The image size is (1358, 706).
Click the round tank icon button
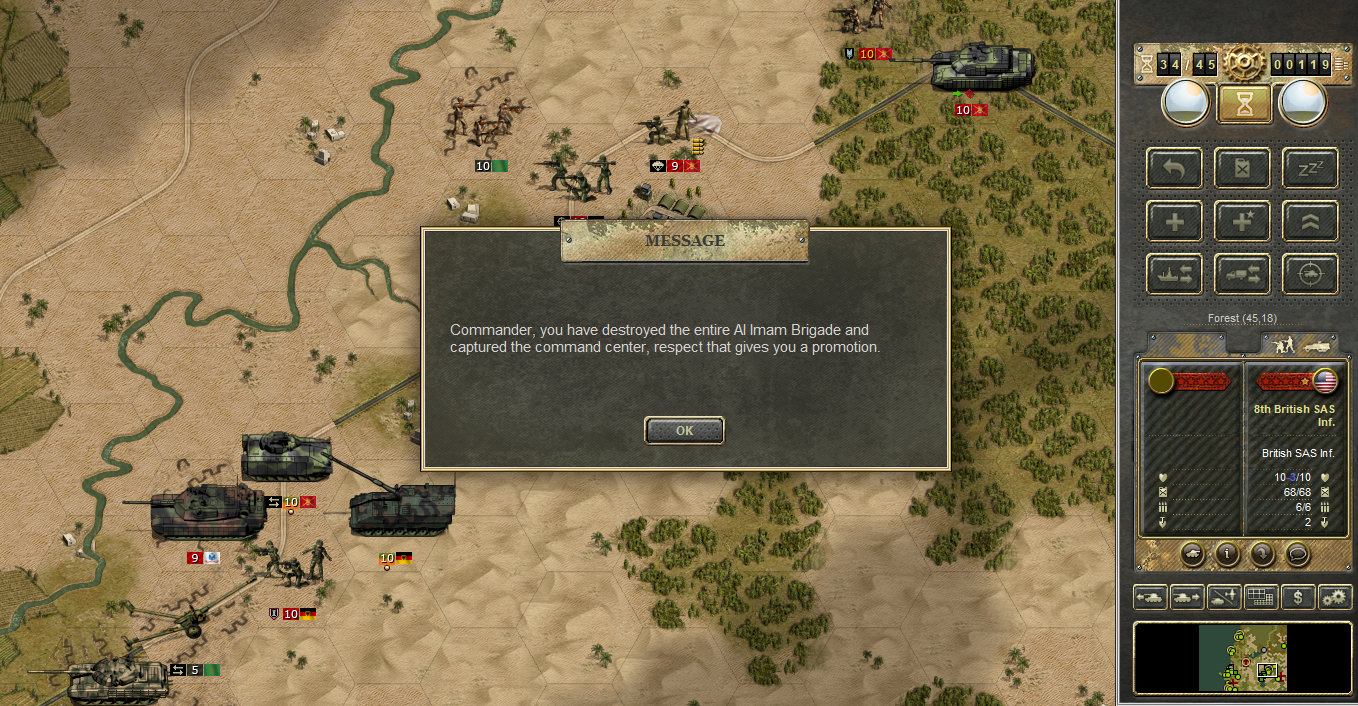1193,553
